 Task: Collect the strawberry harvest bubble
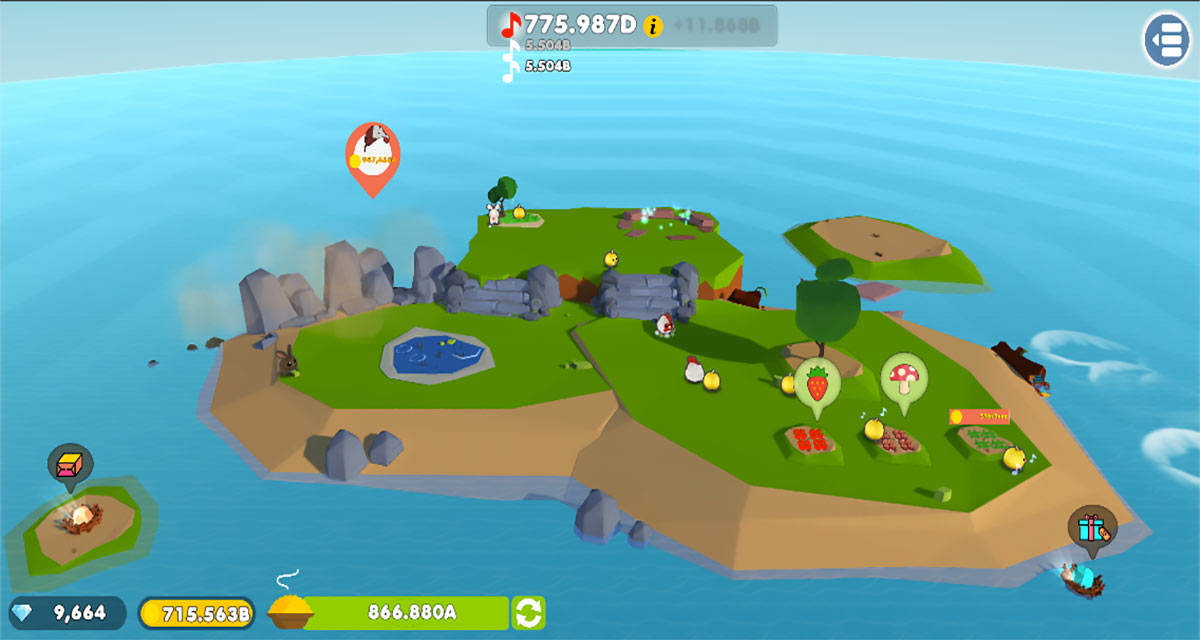coord(817,383)
